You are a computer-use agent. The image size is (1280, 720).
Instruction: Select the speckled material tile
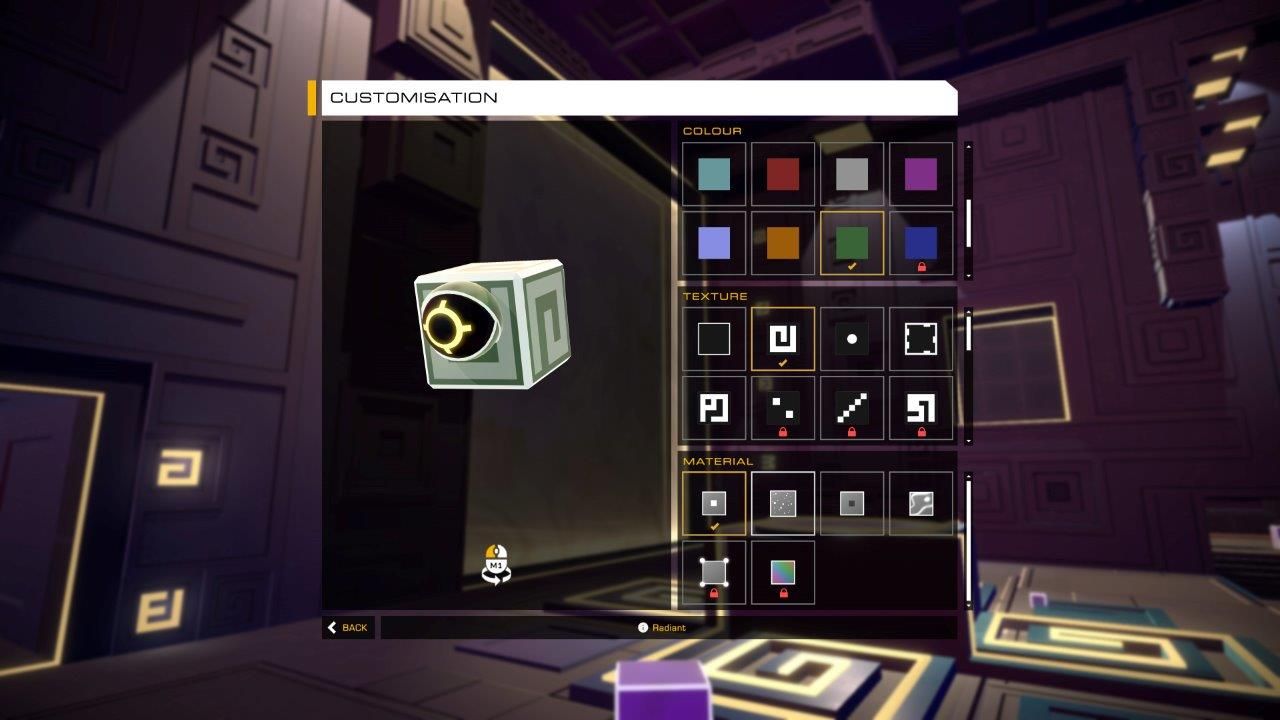tap(783, 502)
